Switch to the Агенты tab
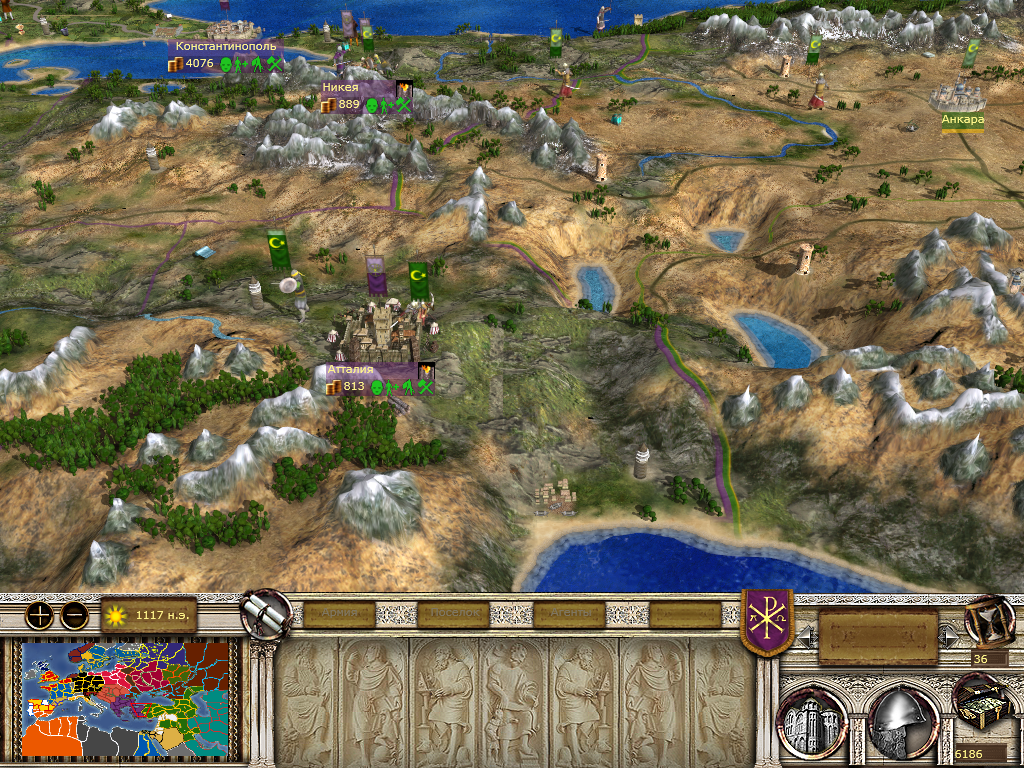 [571, 614]
